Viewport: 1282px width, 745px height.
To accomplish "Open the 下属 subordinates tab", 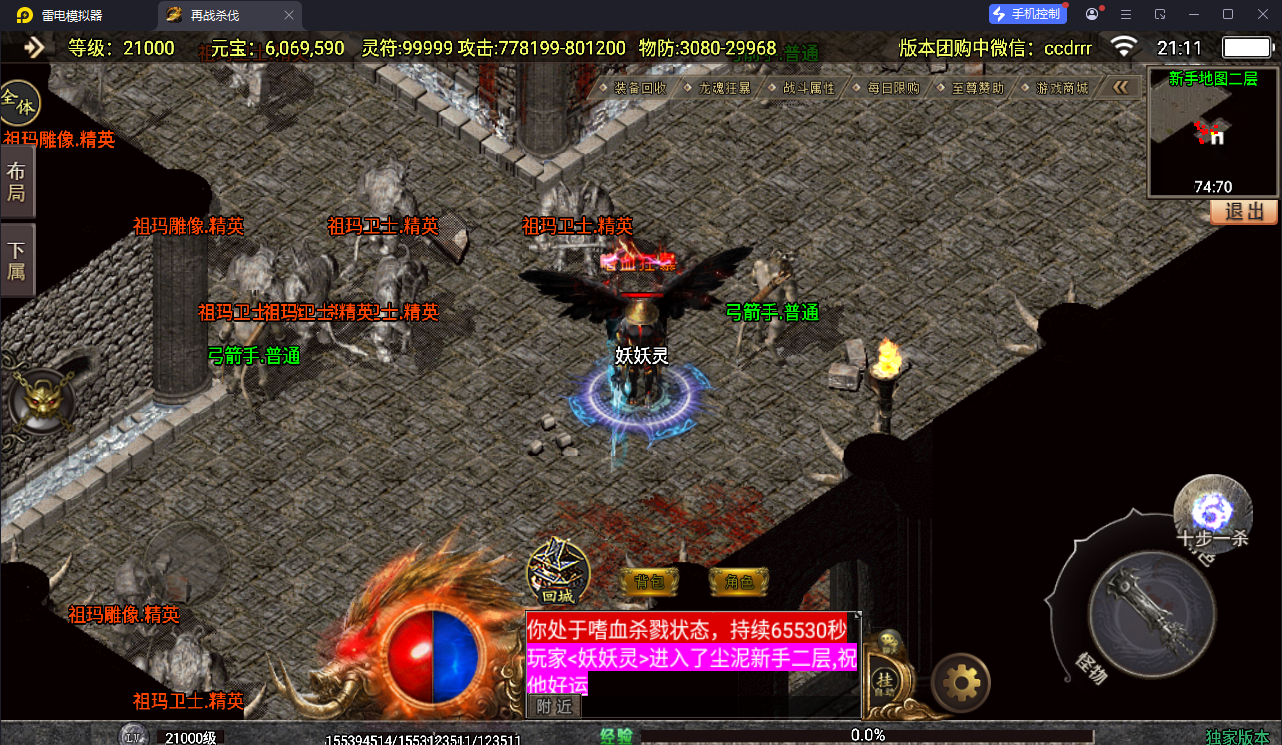I will pos(17,261).
